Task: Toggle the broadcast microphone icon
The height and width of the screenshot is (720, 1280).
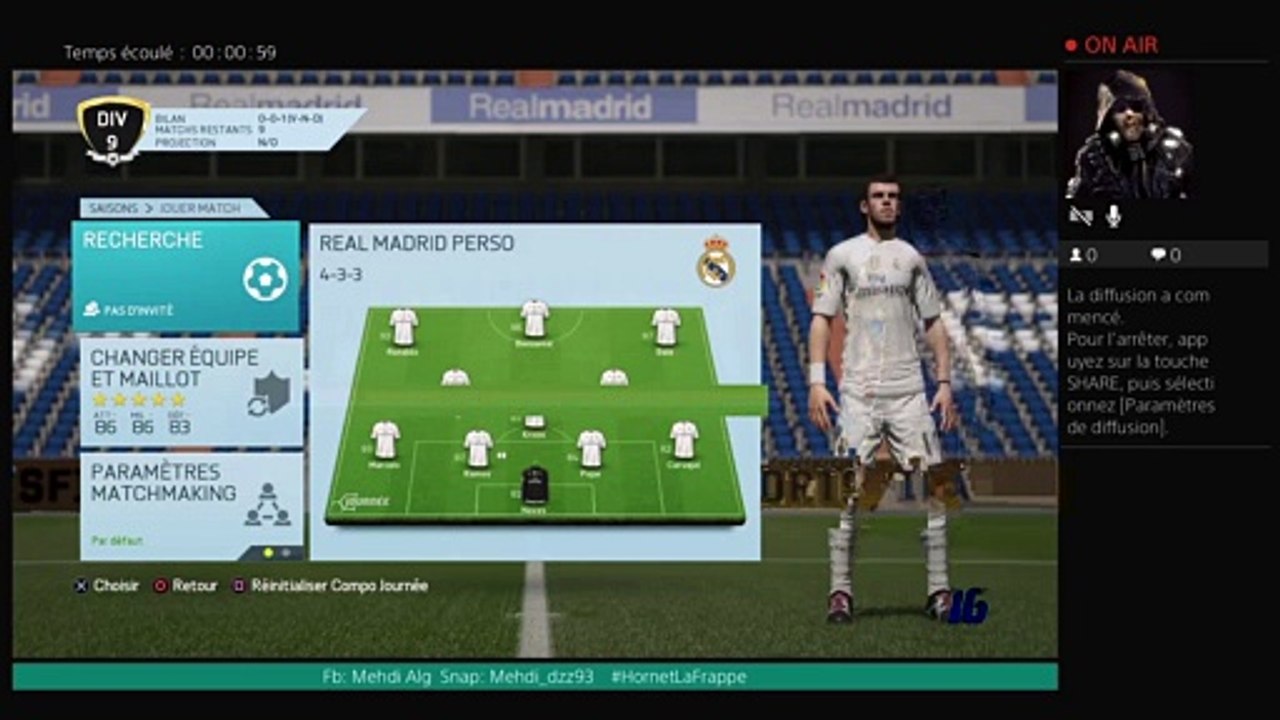Action: (x=1113, y=216)
